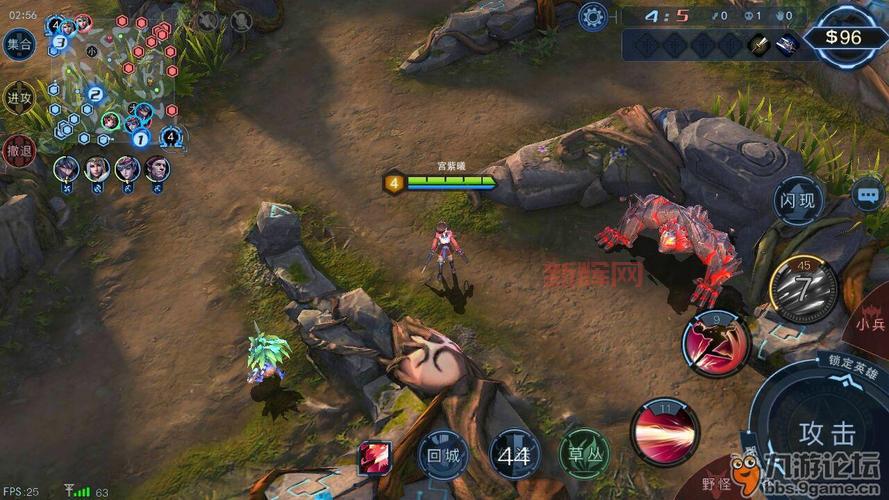Use 回城 to recall to base

[441, 453]
